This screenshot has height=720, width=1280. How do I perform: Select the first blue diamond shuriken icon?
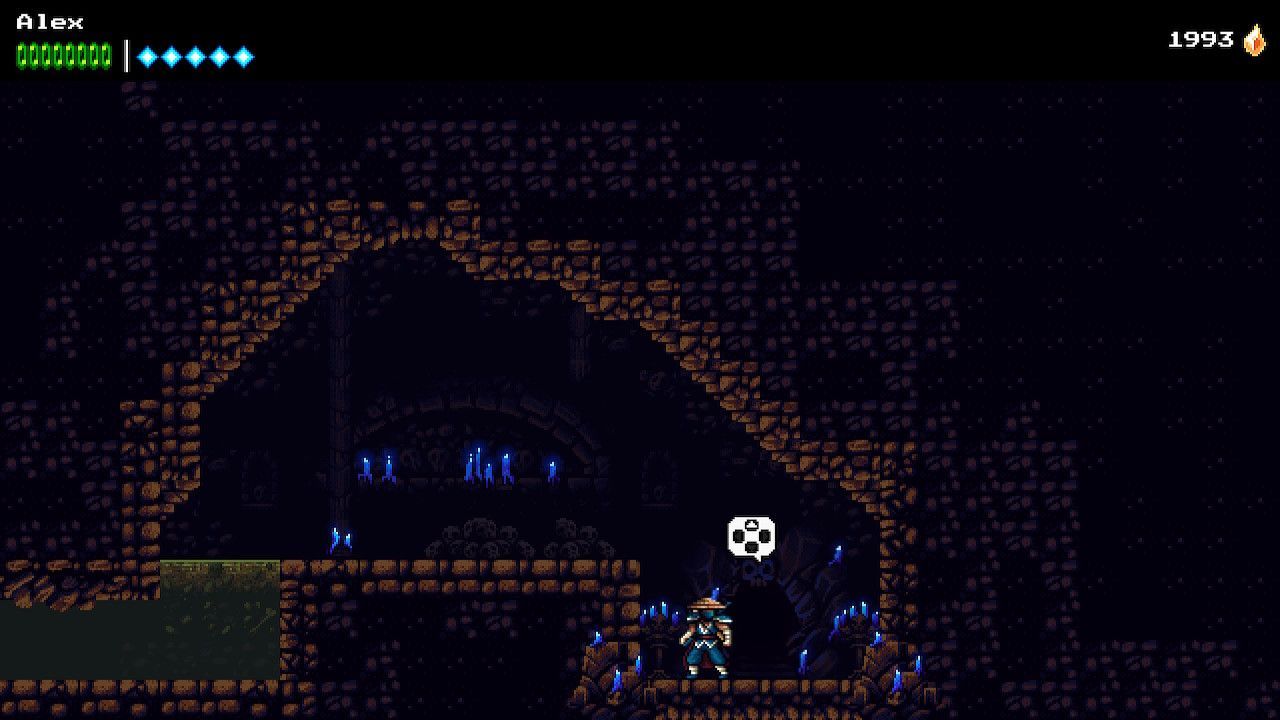(146, 55)
